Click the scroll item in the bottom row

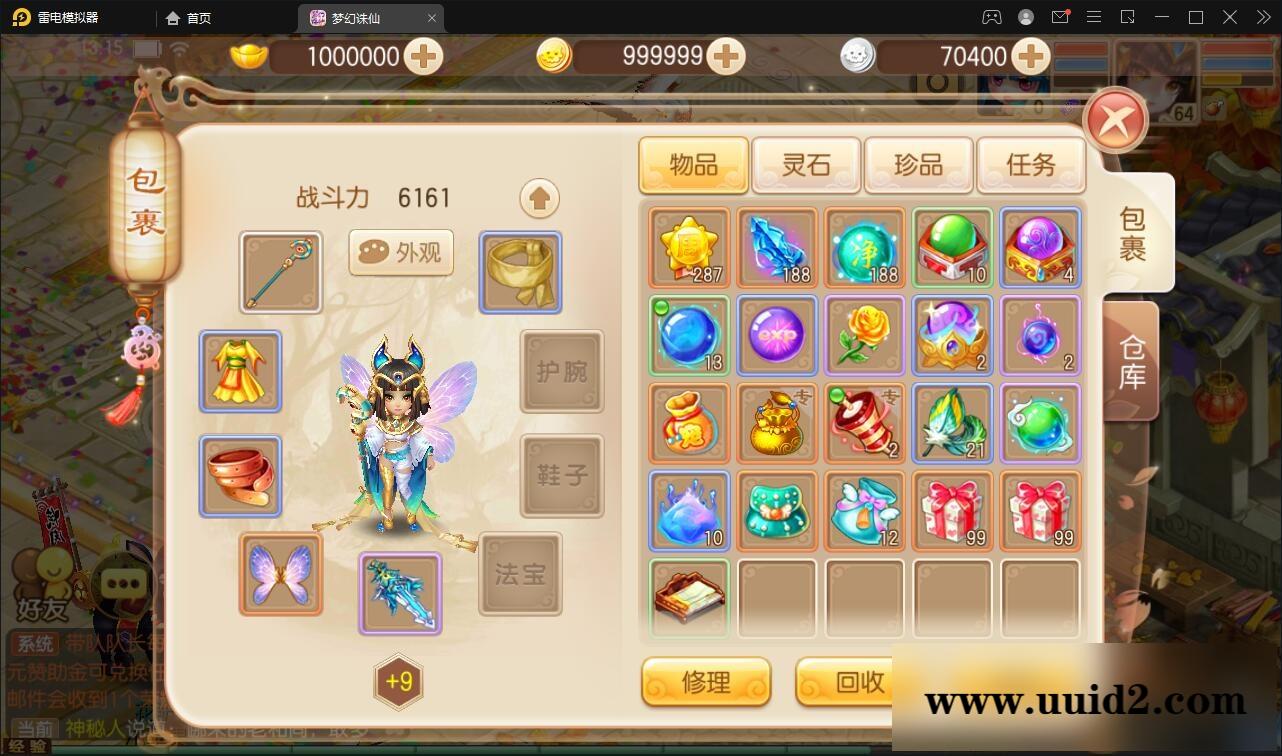688,599
